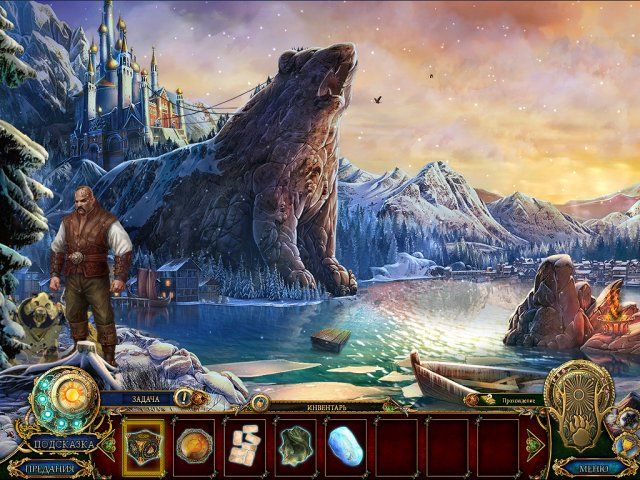640x480 pixels.
Task: Select the highlighted box item in inventory
Action: (143, 446)
